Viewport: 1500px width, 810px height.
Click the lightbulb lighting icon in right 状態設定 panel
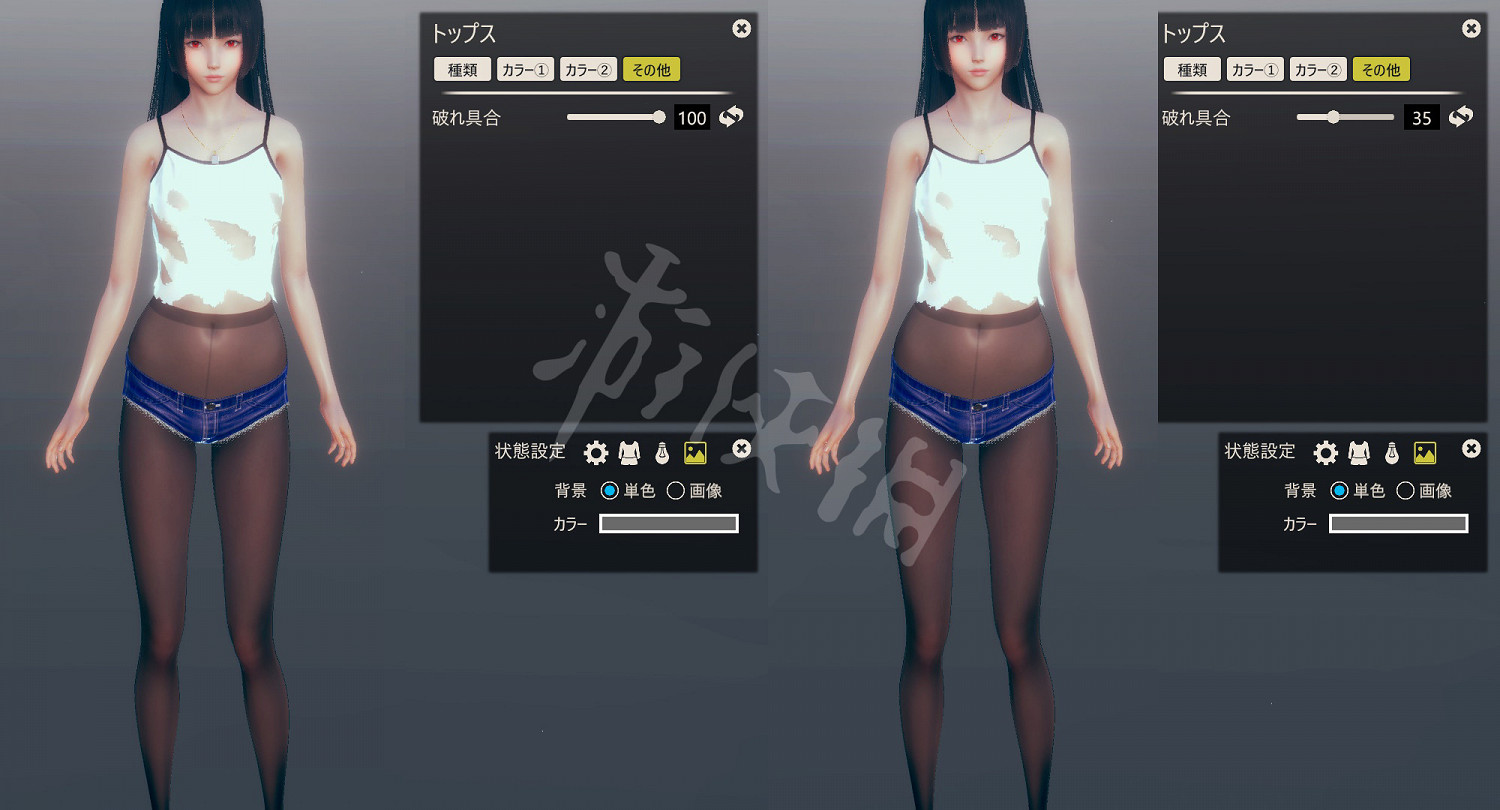pyautogui.click(x=1392, y=451)
